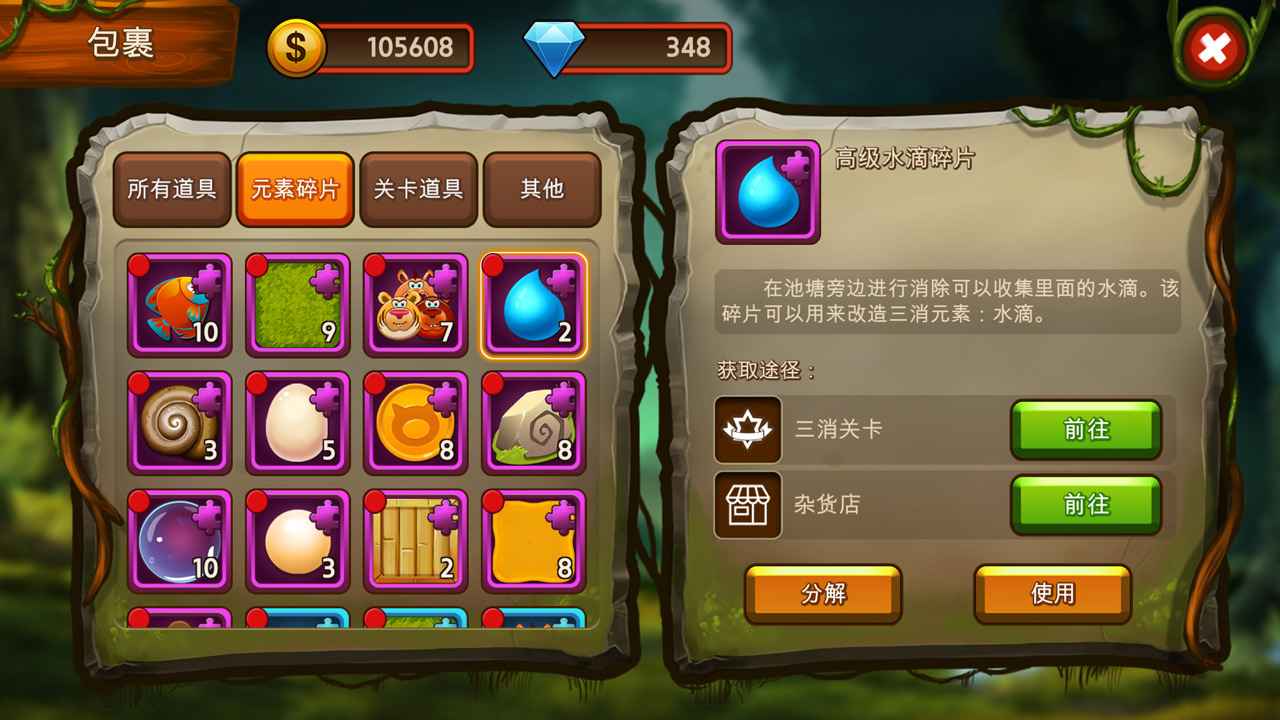1280x720 pixels.
Task: Select the grass fragment item
Action: 296,303
